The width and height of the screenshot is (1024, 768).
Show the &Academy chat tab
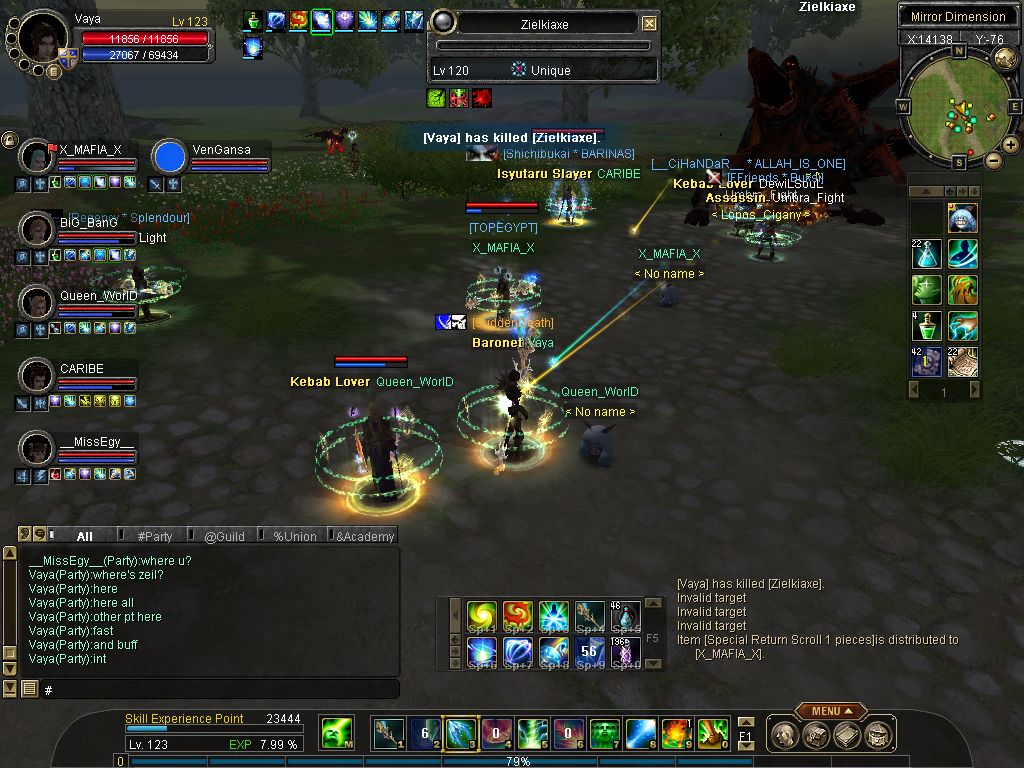pyautogui.click(x=365, y=536)
